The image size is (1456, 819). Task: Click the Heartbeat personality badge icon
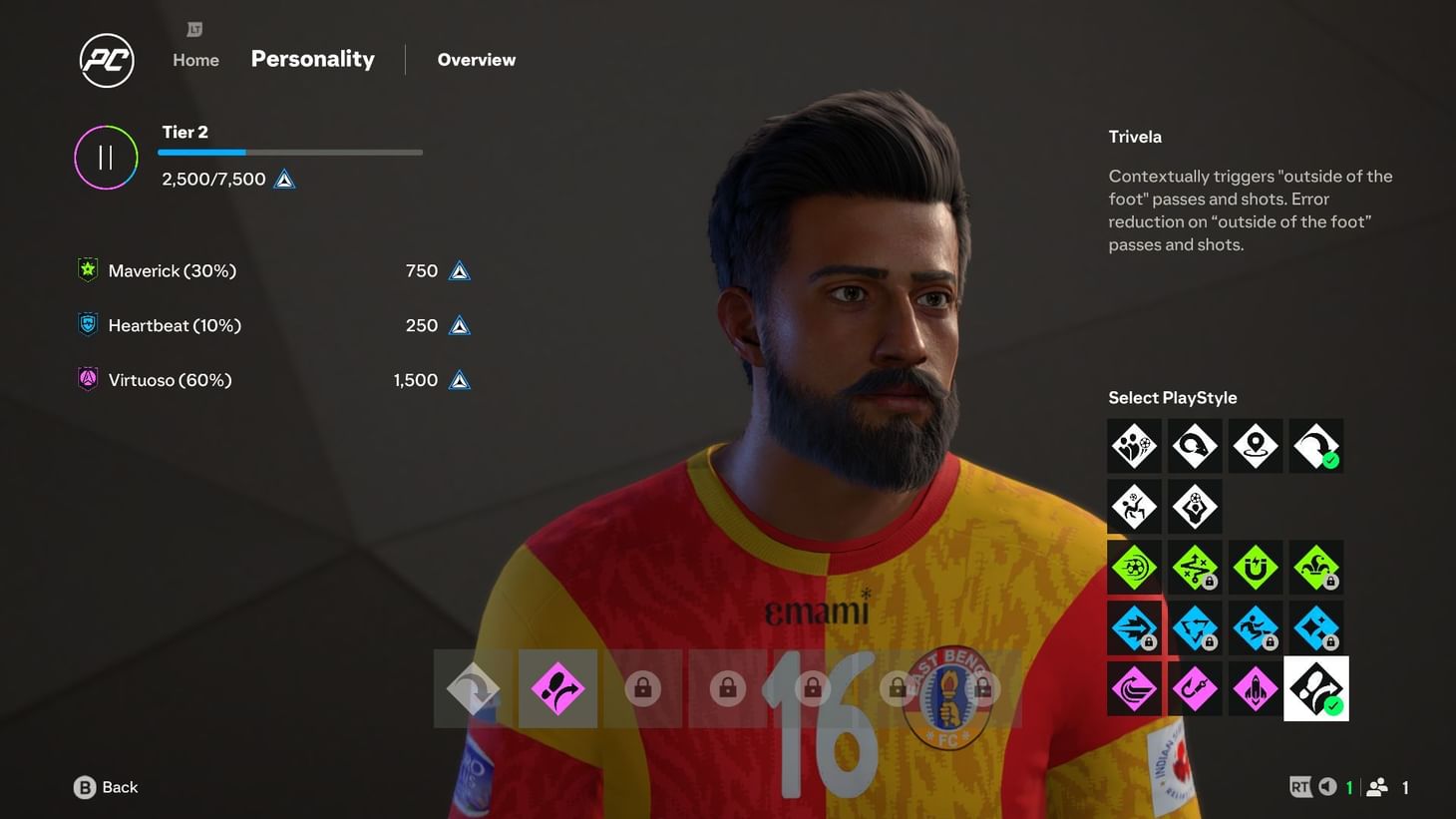[87, 324]
